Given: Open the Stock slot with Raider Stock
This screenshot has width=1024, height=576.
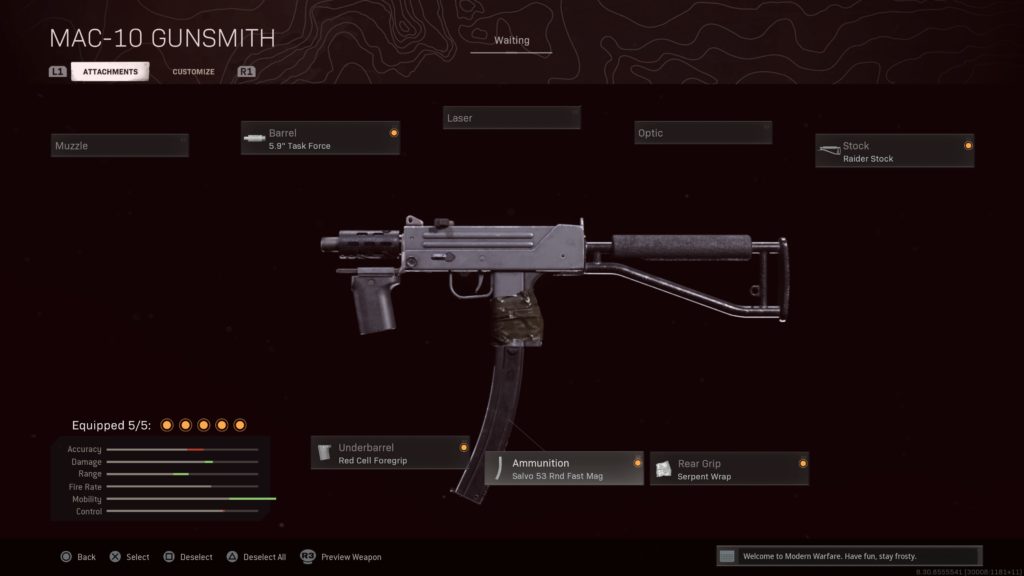Looking at the screenshot, I should pyautogui.click(x=894, y=152).
